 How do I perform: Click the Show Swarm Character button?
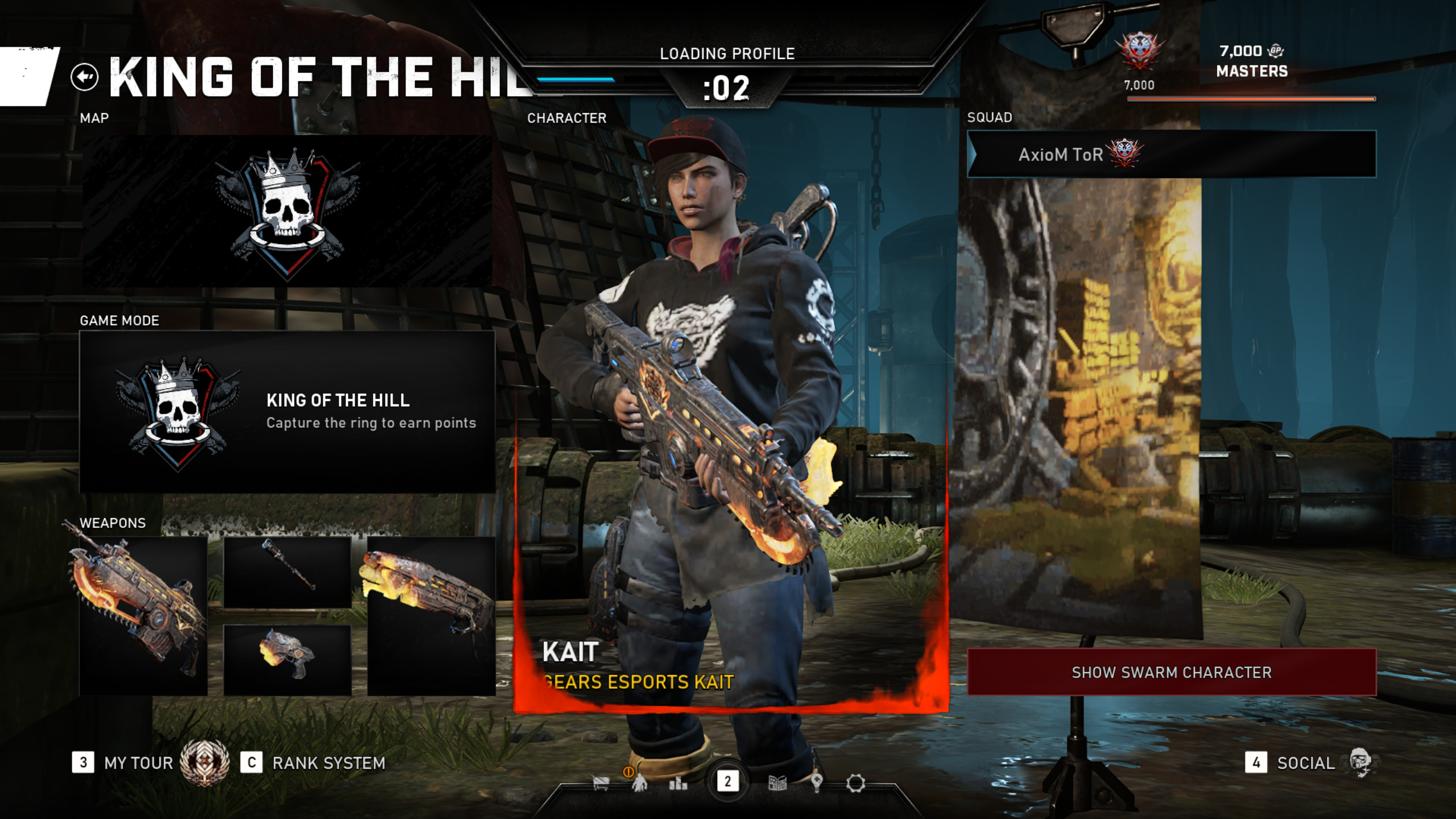(1172, 672)
